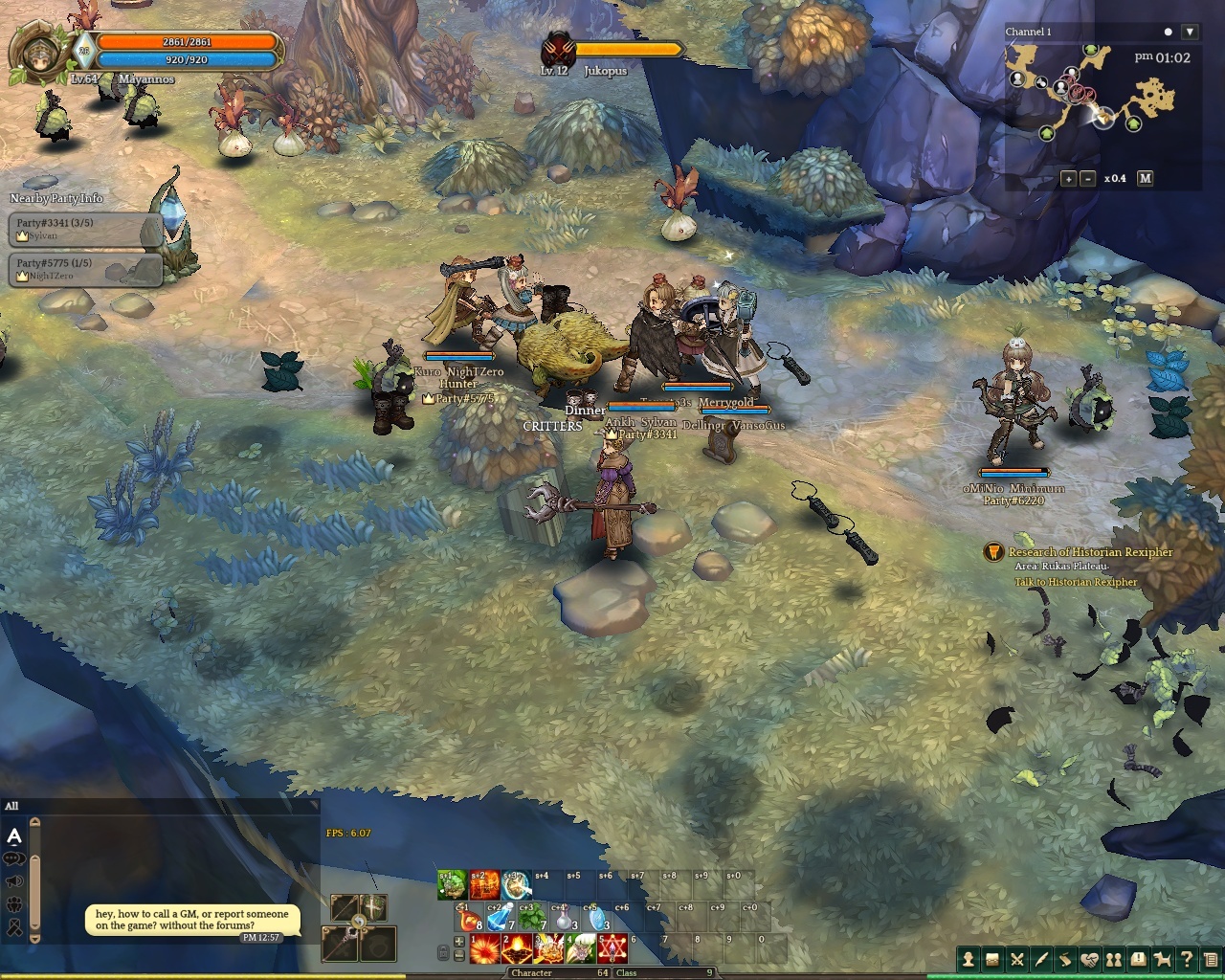
Task: Use the blue crystal potion in slot c+2
Action: click(501, 919)
